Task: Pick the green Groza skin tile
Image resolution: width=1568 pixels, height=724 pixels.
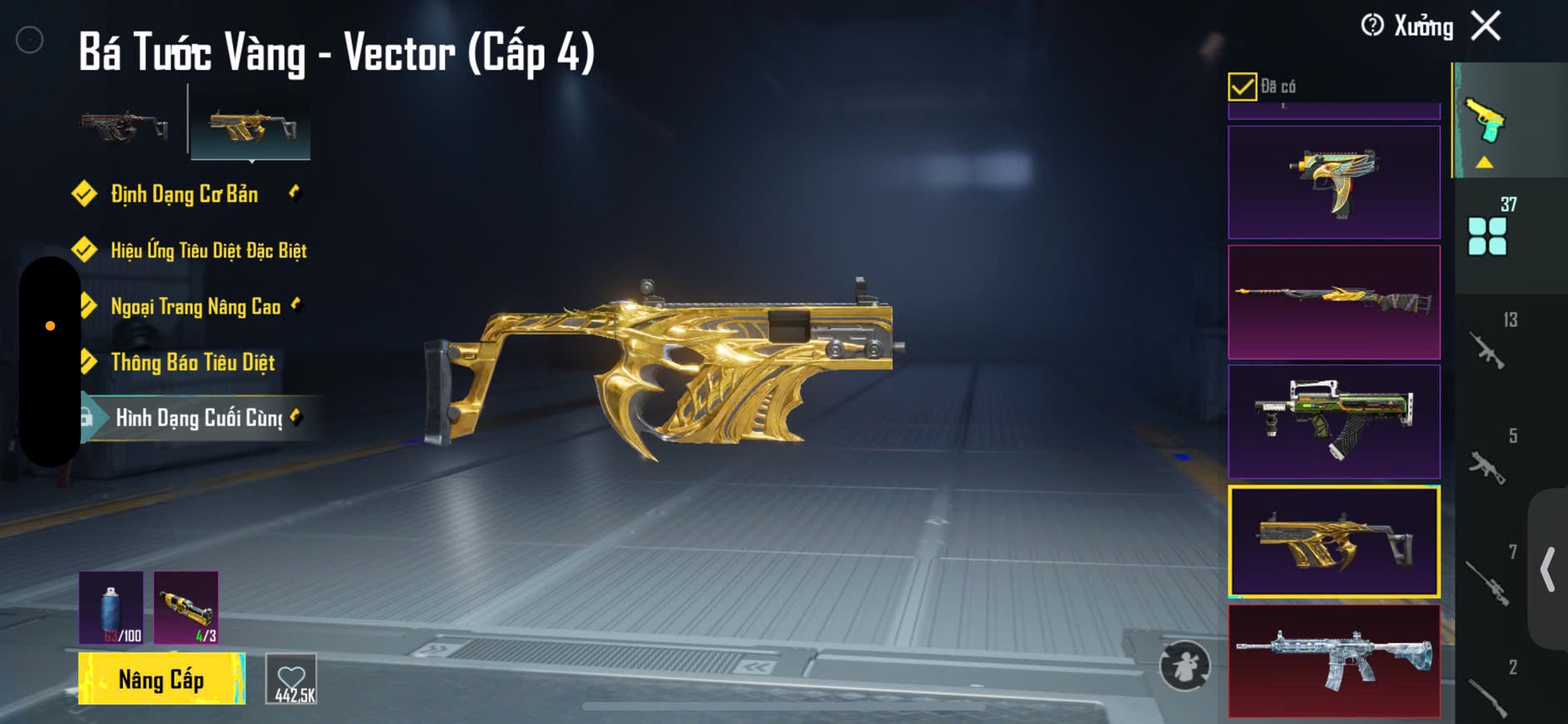Action: (x=1333, y=422)
